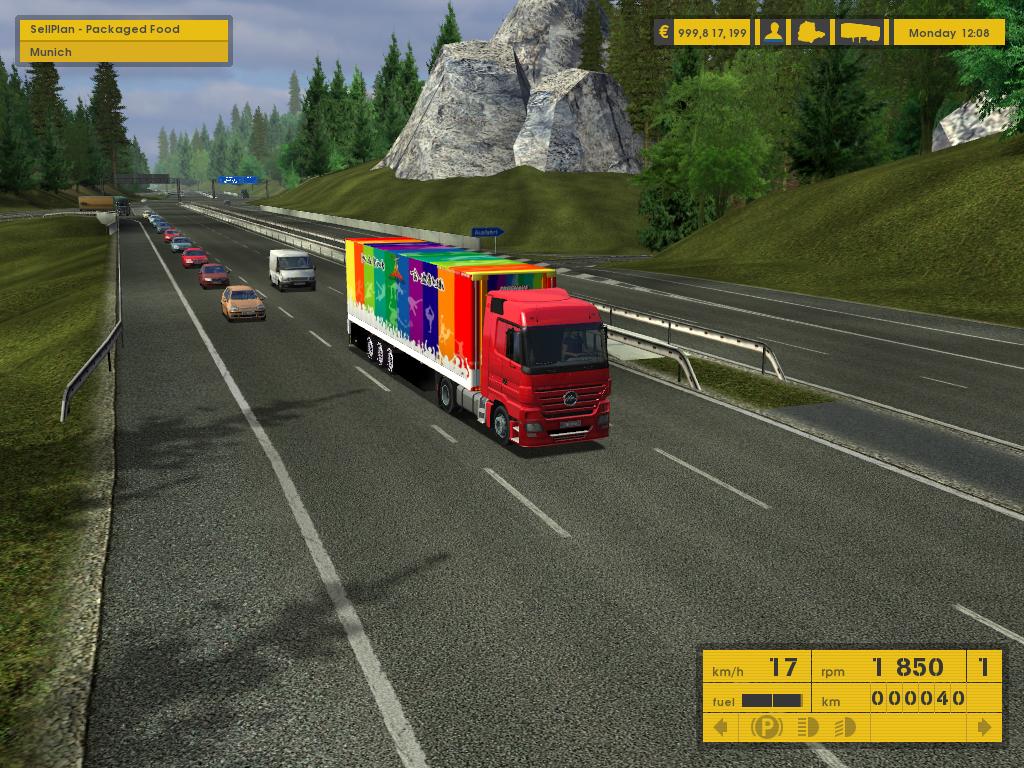Click the Munich destination label
Image resolution: width=1024 pixels, height=768 pixels.
124,52
